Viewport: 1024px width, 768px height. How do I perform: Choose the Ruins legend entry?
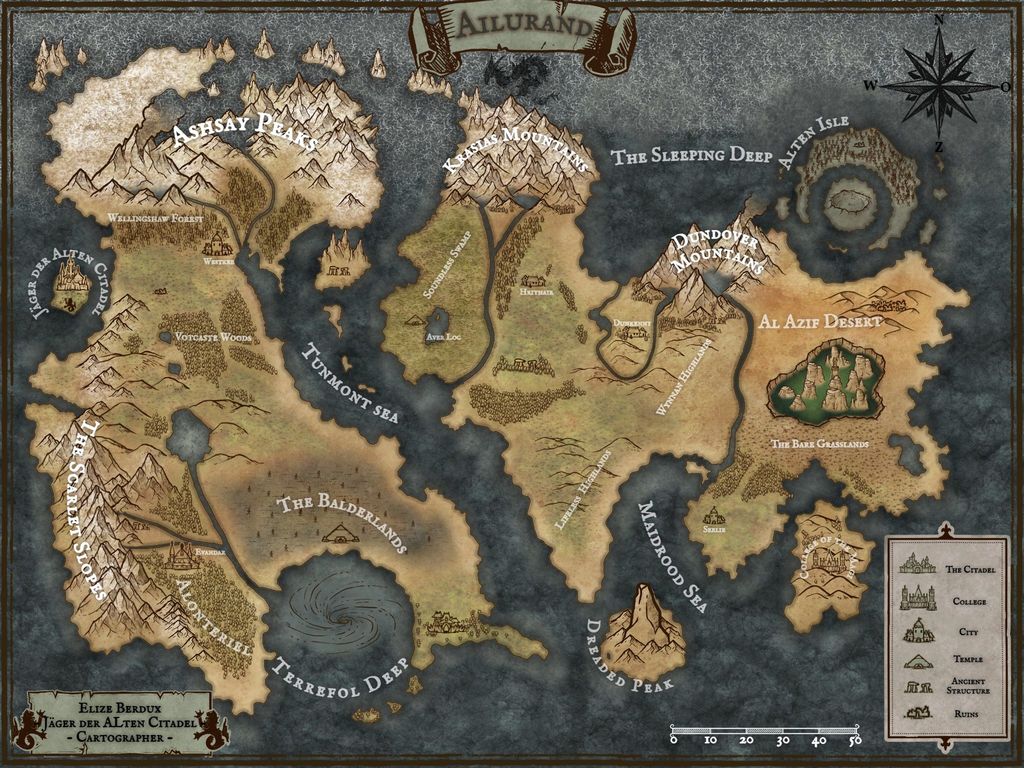point(940,713)
